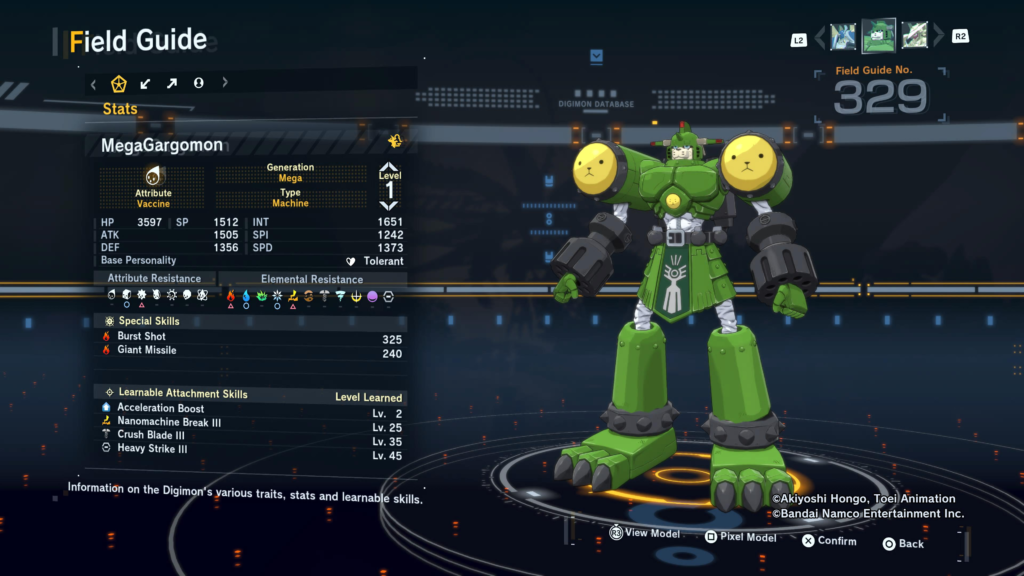The width and height of the screenshot is (1024, 576).
Task: Select the Burst Shot special skill
Action: 250,337
